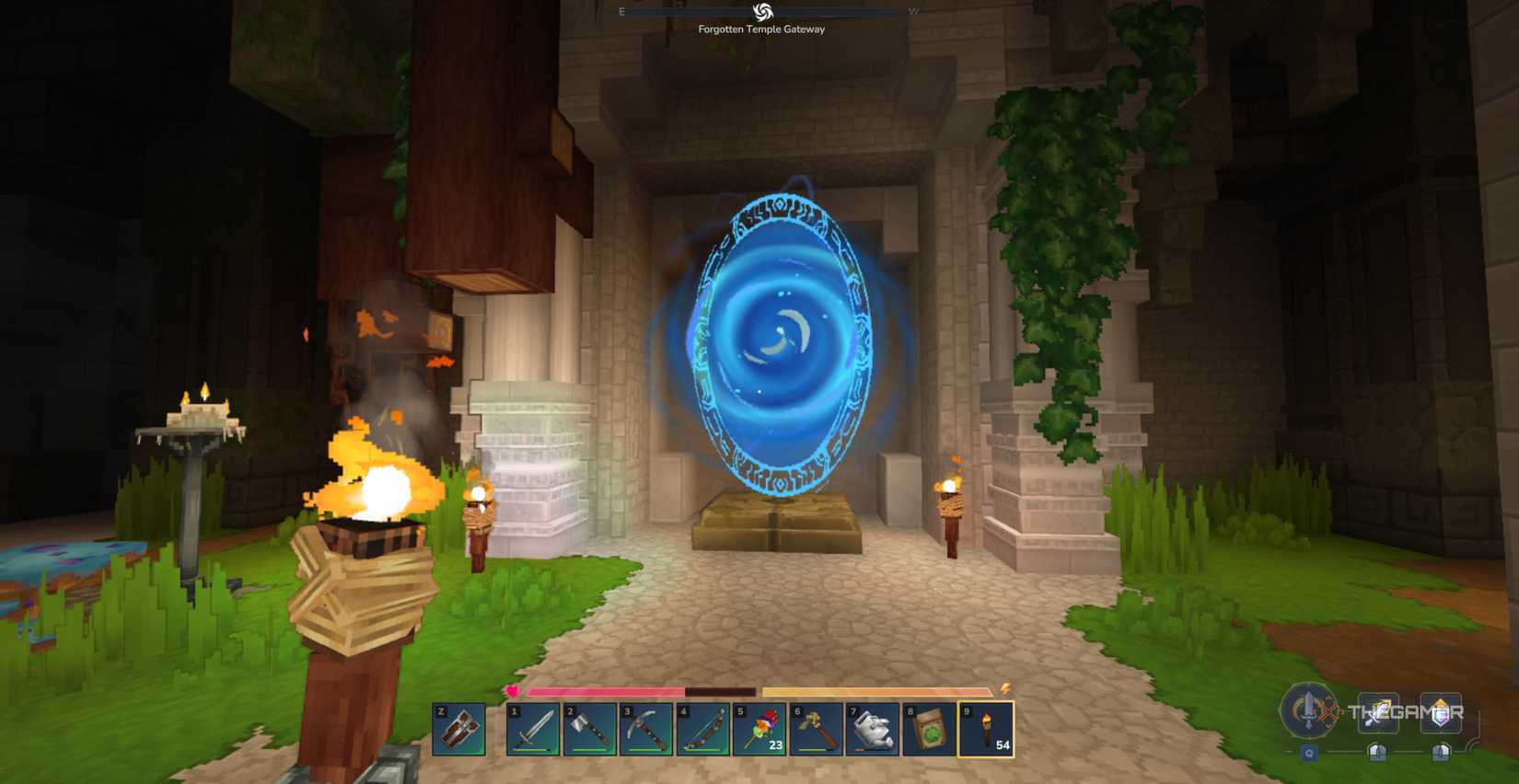Expand the shield ability near TheGamer watermark
Image resolution: width=1519 pixels, height=784 pixels.
click(1441, 711)
